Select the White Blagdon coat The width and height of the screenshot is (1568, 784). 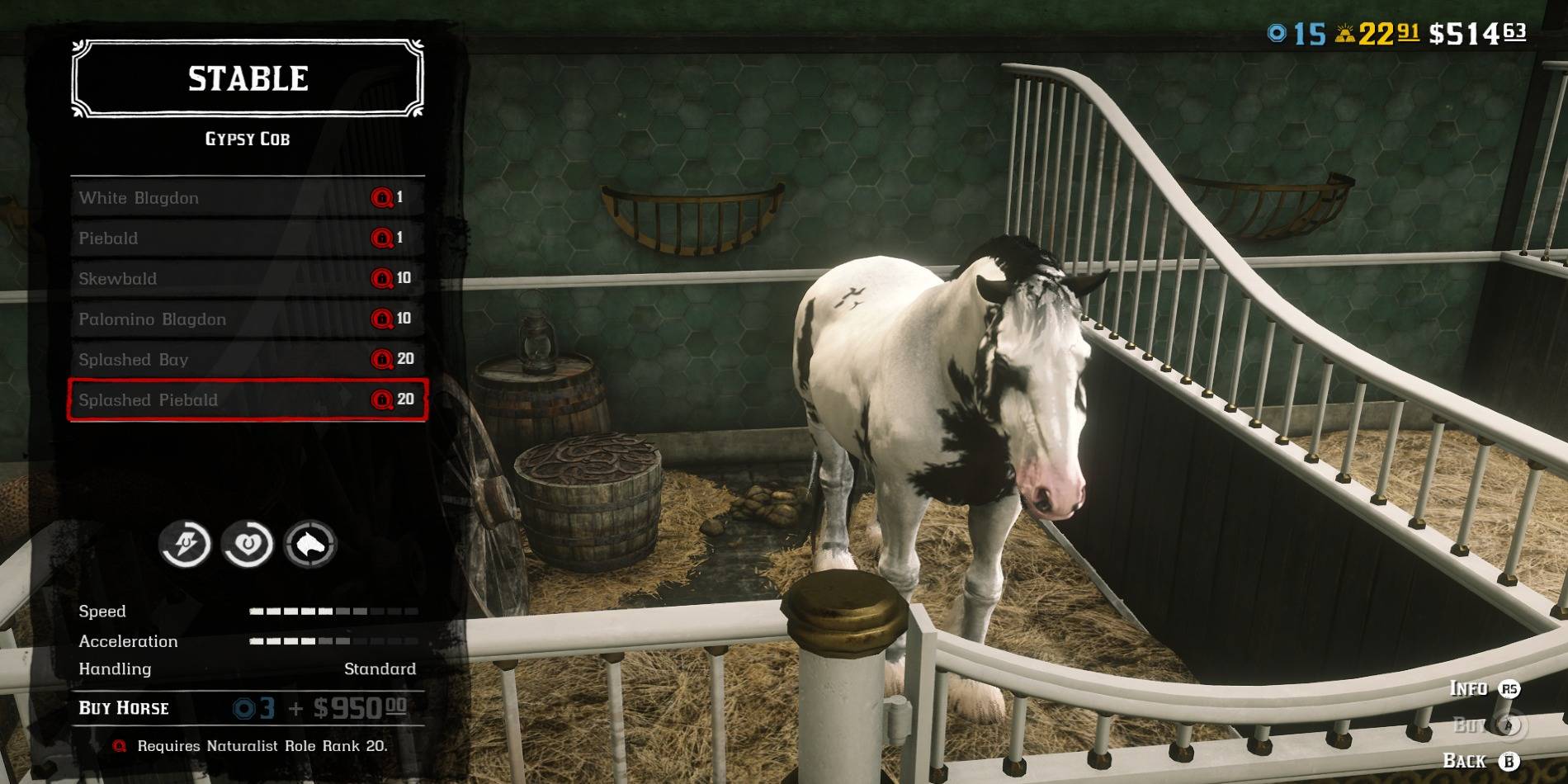[x=247, y=198]
